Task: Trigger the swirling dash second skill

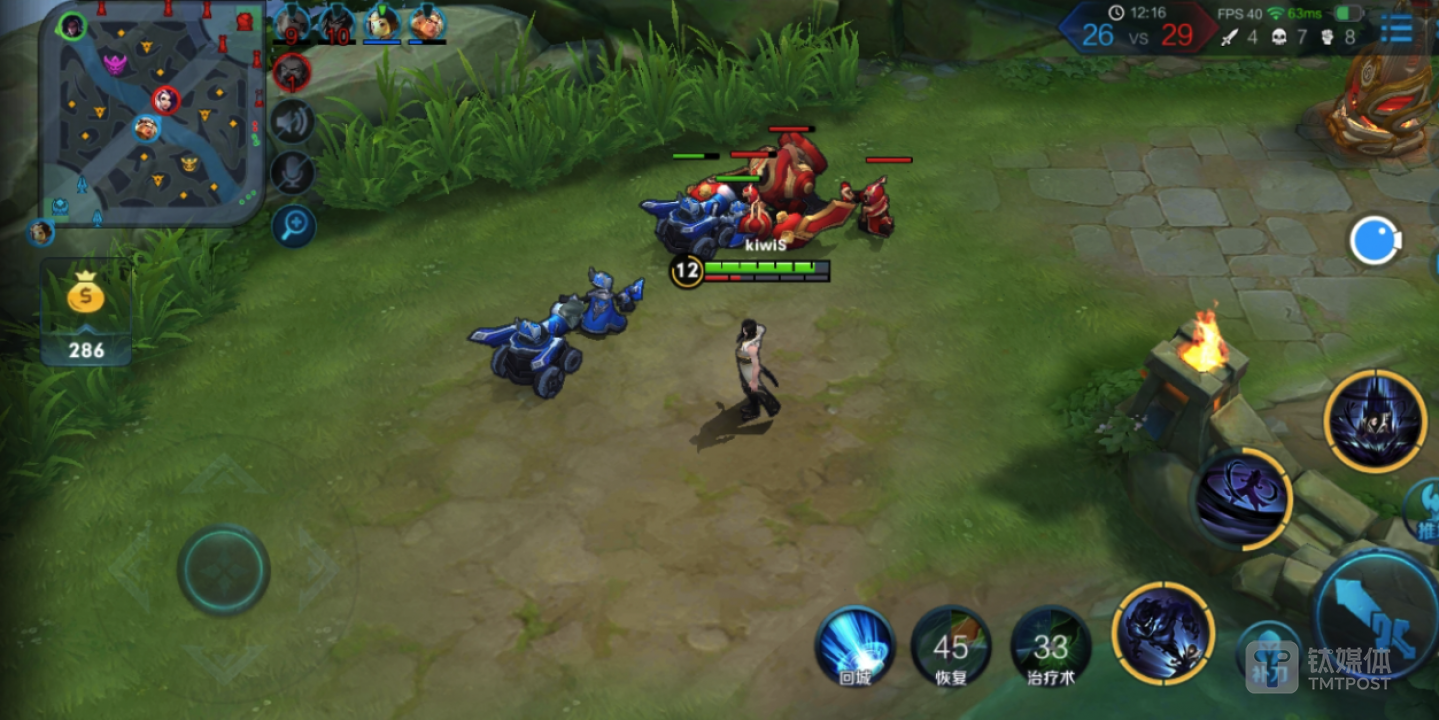Action: (1243, 498)
